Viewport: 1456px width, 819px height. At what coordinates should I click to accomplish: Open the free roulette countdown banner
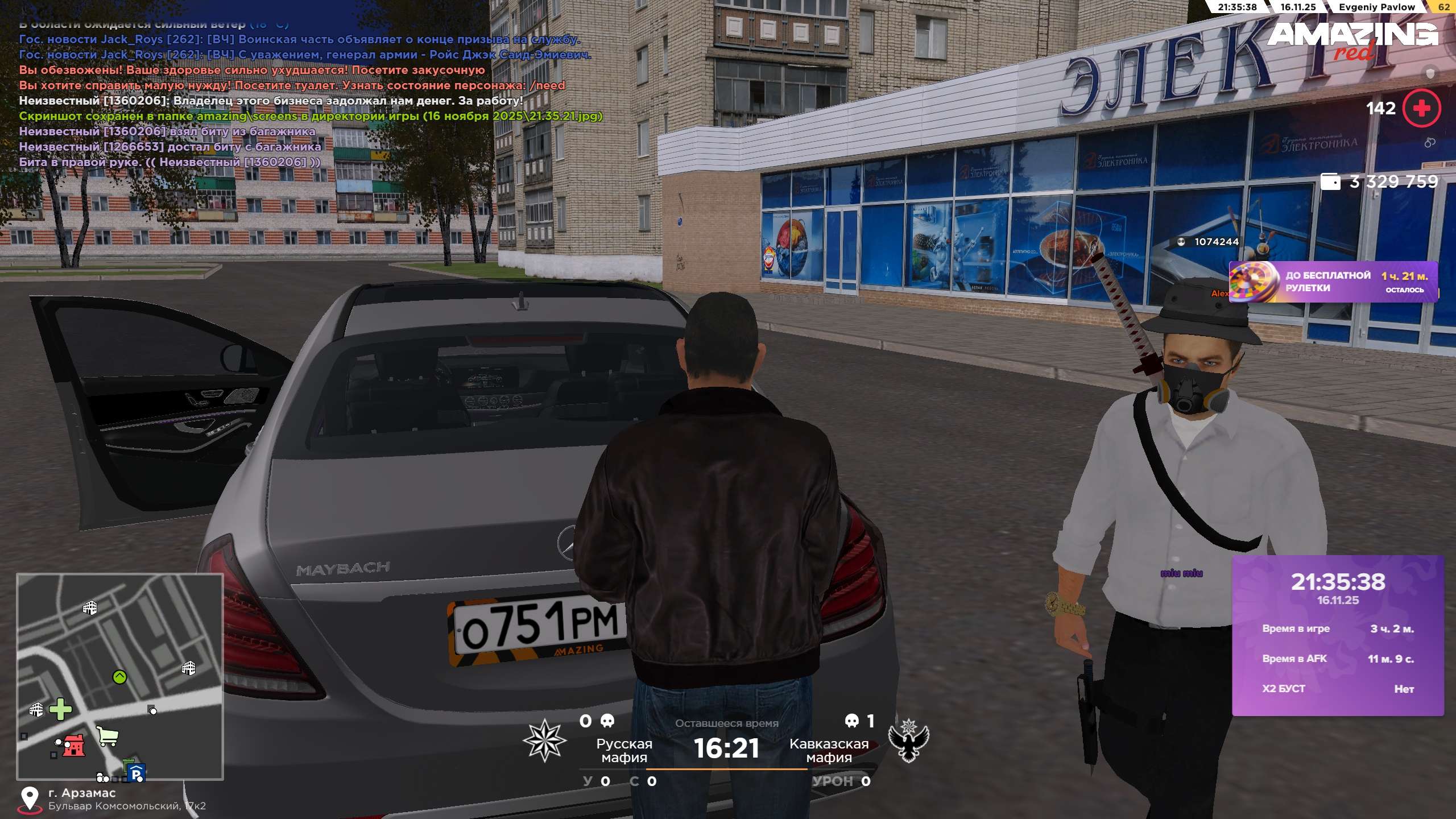[x=1333, y=282]
